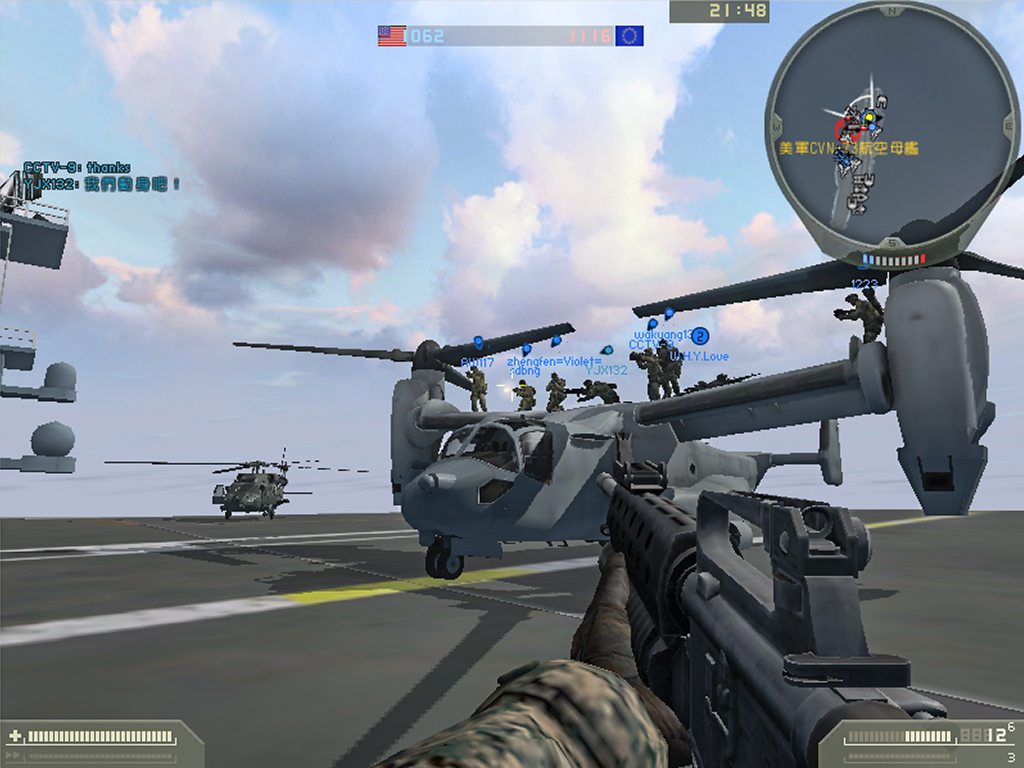Select the European Union flag icon
The width and height of the screenshot is (1024, 768).
tap(630, 36)
